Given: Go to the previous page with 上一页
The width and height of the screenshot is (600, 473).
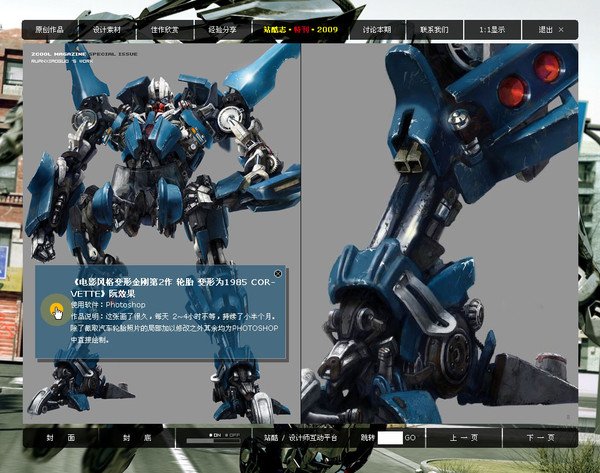Looking at the screenshot, I should point(463,438).
